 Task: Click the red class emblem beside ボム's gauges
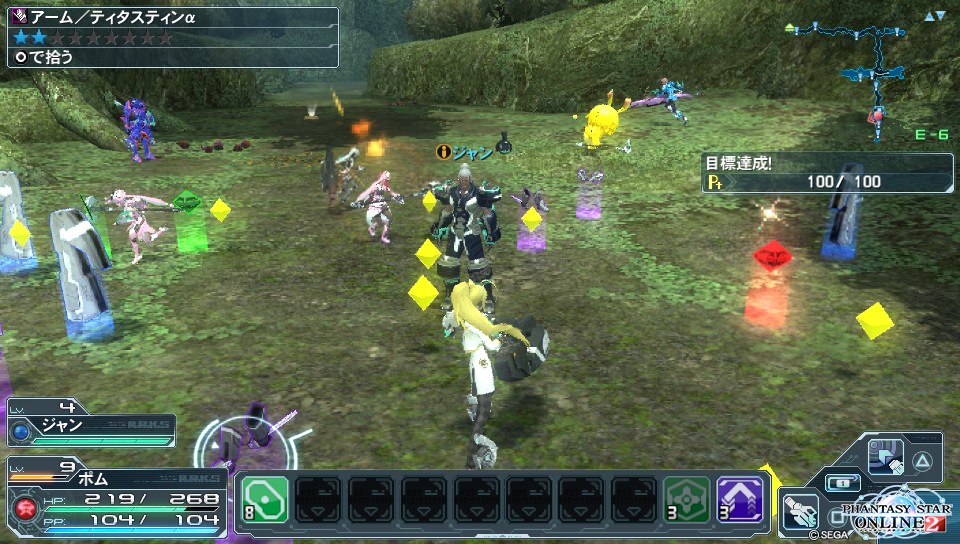point(22,510)
